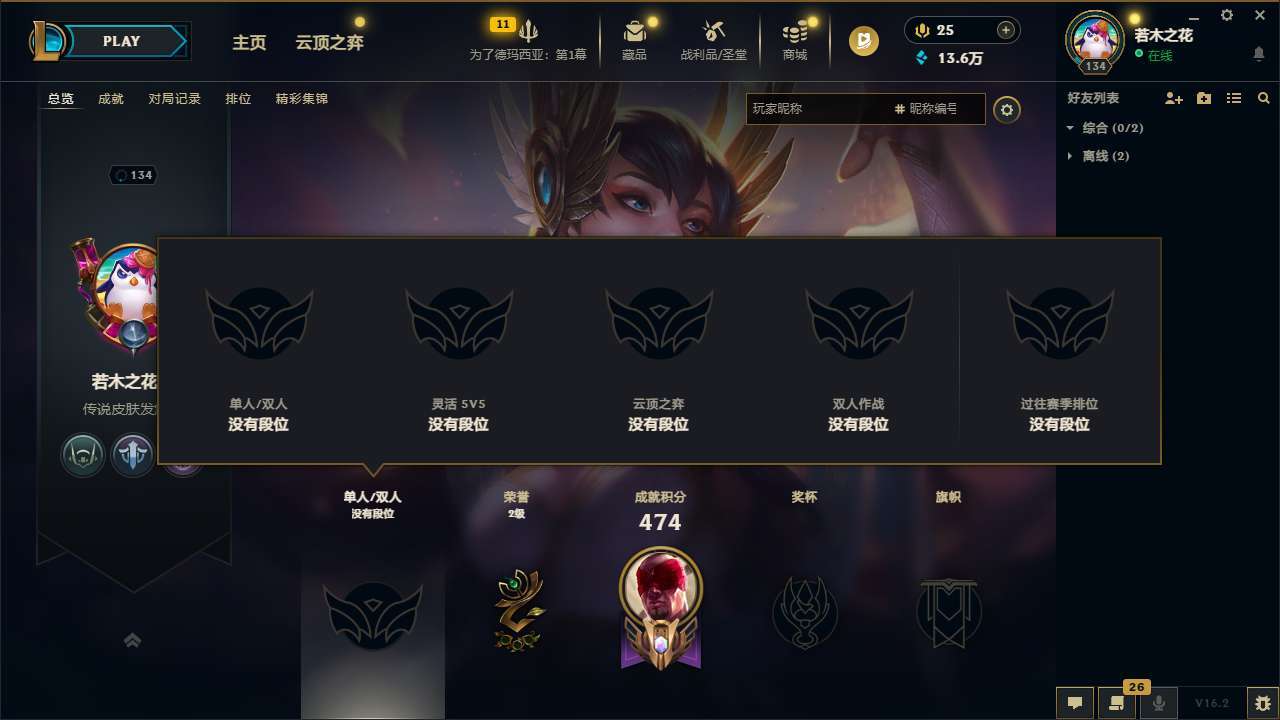Create a new friend group folder

1203,98
